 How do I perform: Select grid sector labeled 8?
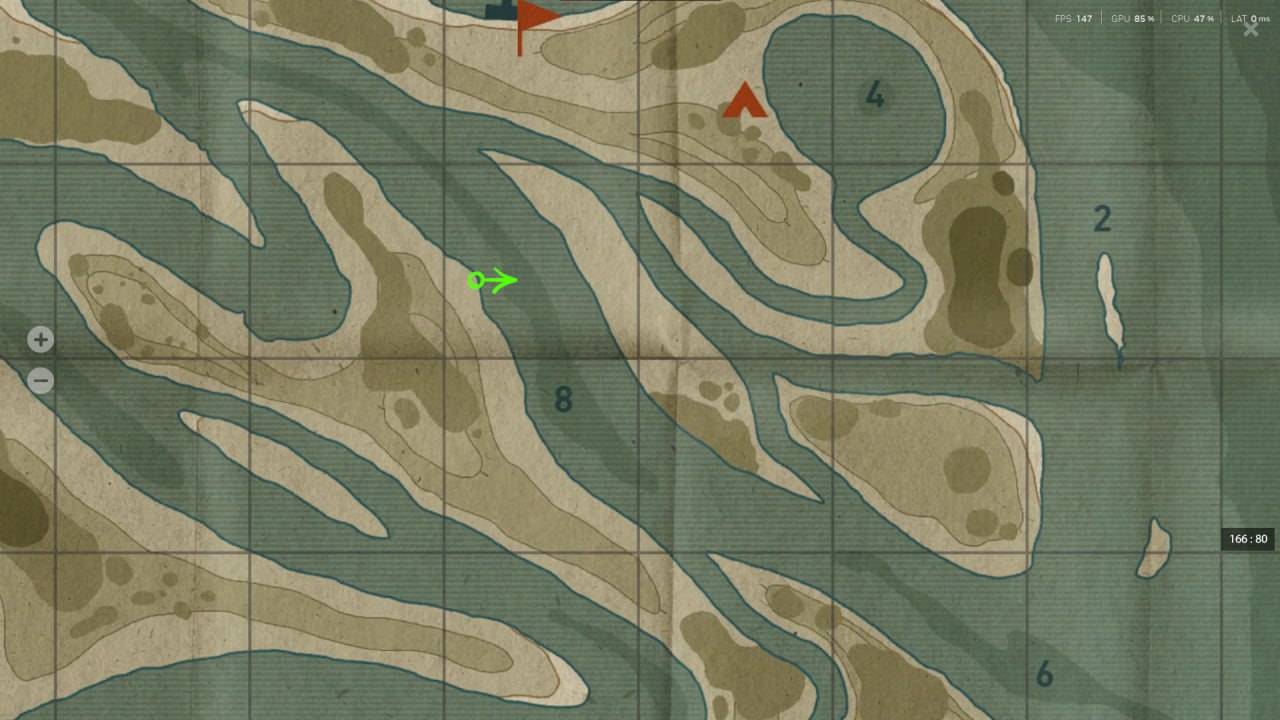(563, 399)
